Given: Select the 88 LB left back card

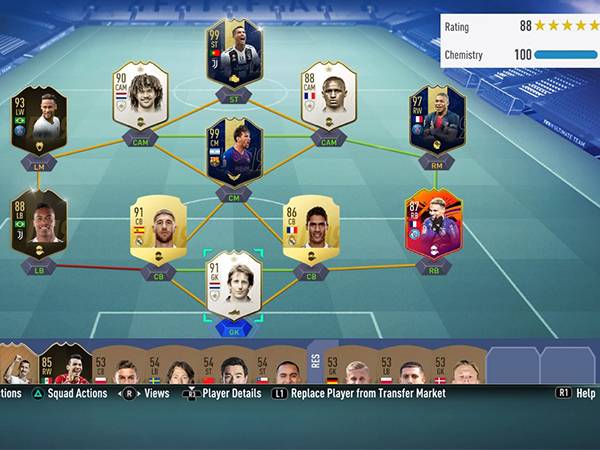Looking at the screenshot, I should coord(38,224).
